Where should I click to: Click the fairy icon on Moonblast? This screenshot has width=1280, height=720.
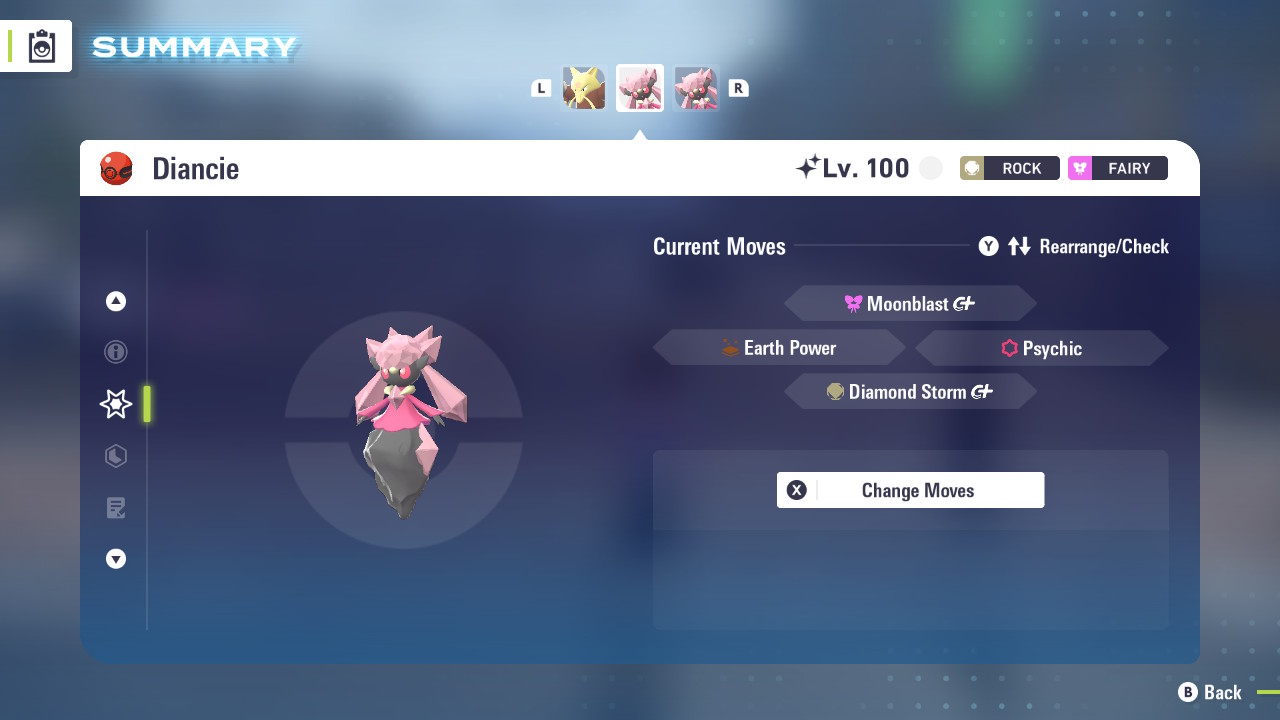[x=851, y=303]
